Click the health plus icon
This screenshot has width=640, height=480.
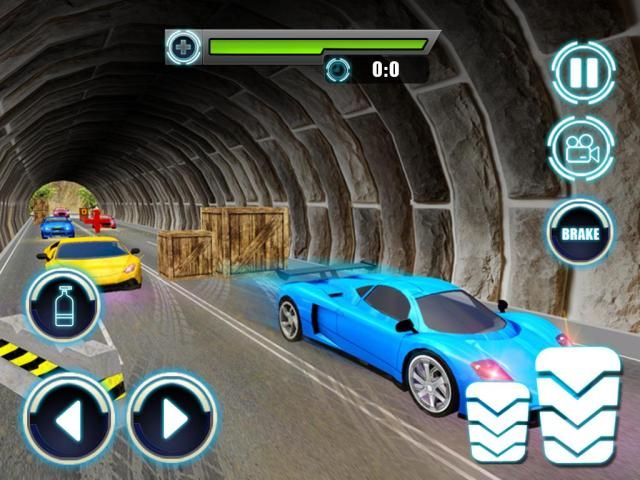(183, 46)
